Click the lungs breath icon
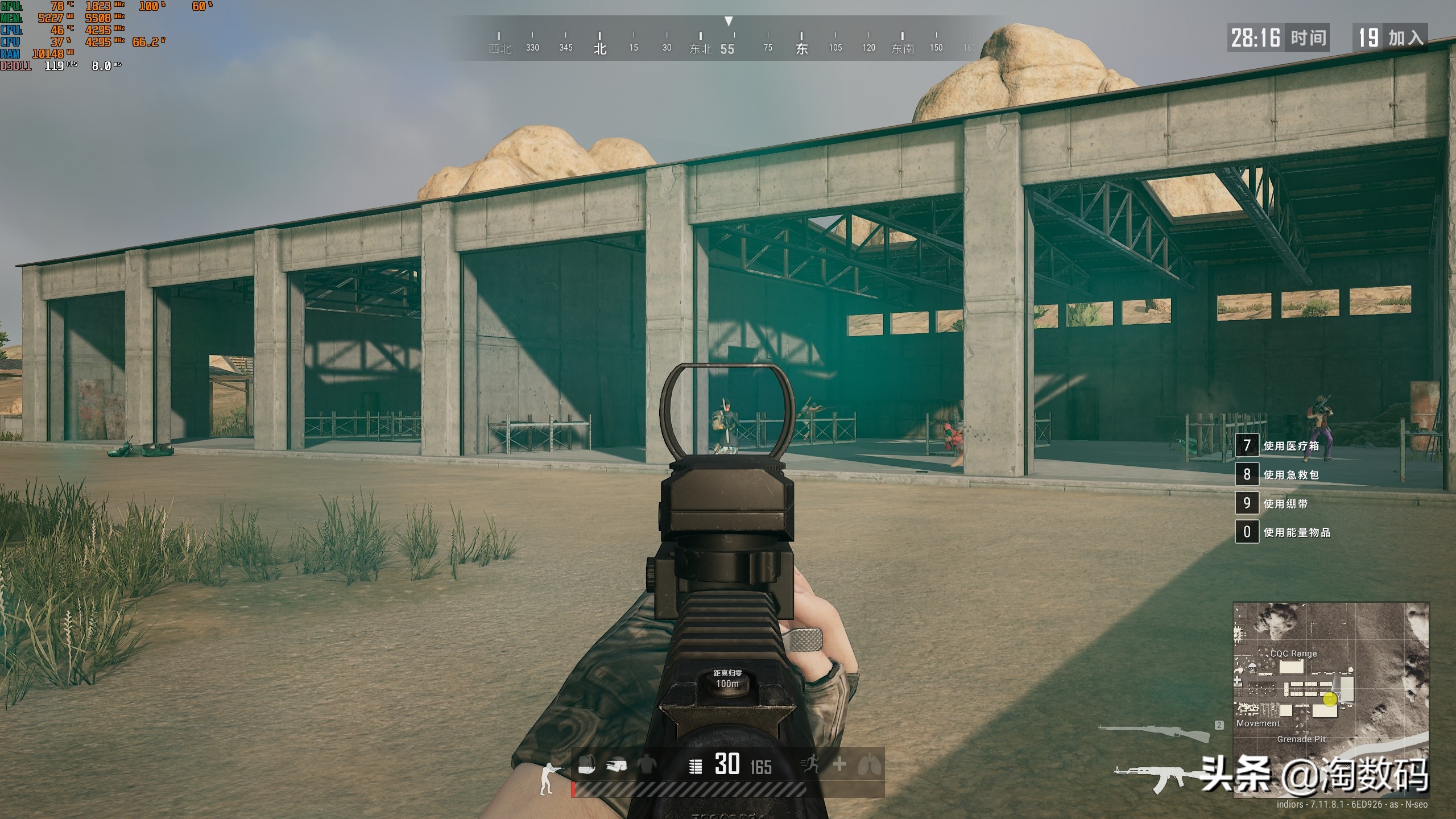Image resolution: width=1456 pixels, height=819 pixels. point(869,765)
